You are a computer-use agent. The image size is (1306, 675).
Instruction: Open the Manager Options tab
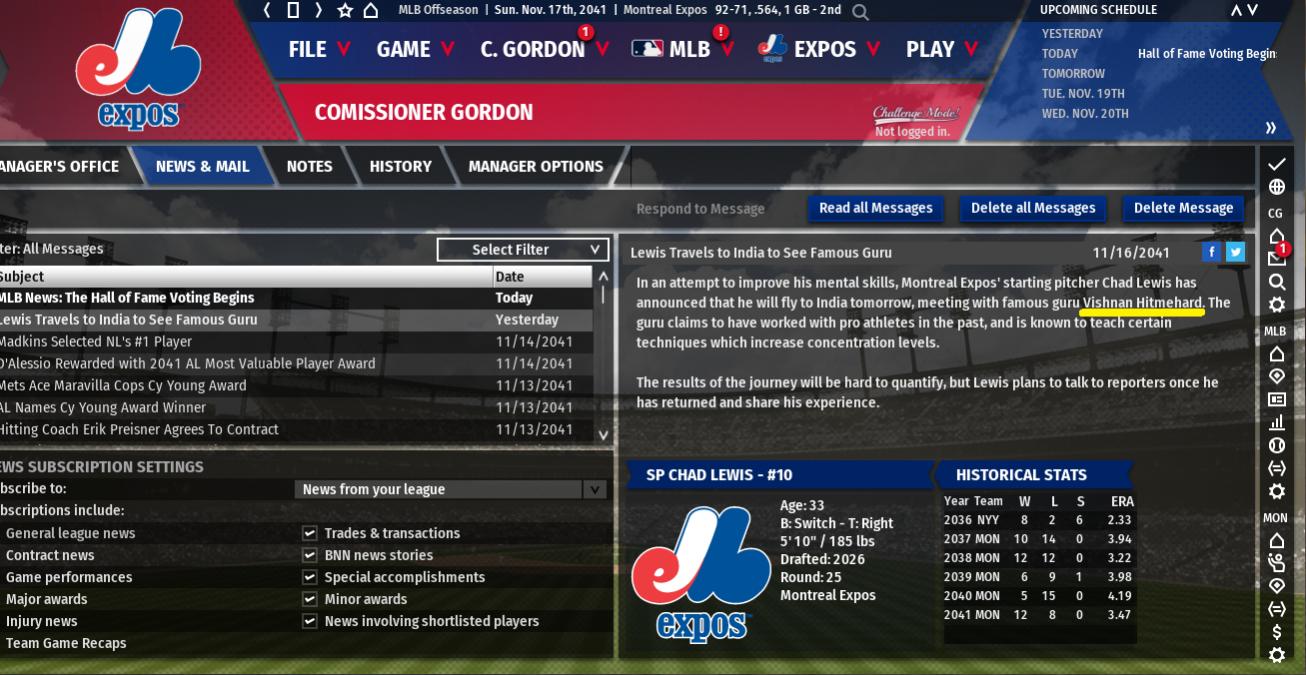(x=535, y=166)
